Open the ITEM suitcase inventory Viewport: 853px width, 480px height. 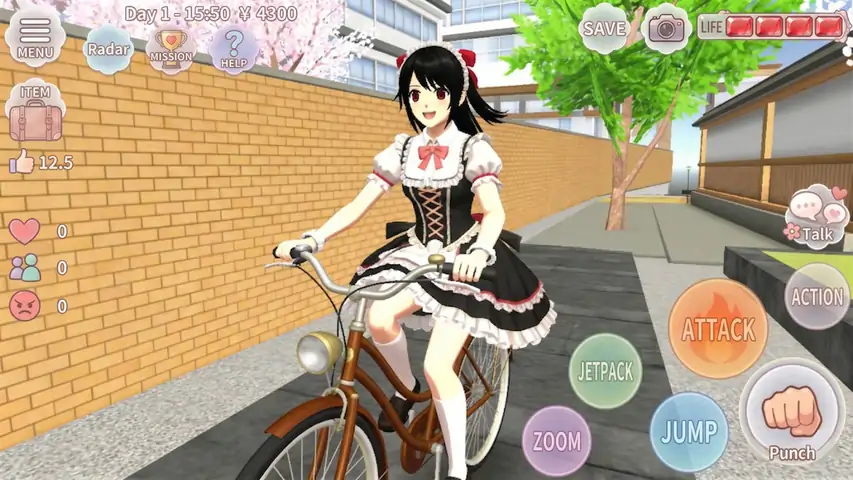coord(36,114)
